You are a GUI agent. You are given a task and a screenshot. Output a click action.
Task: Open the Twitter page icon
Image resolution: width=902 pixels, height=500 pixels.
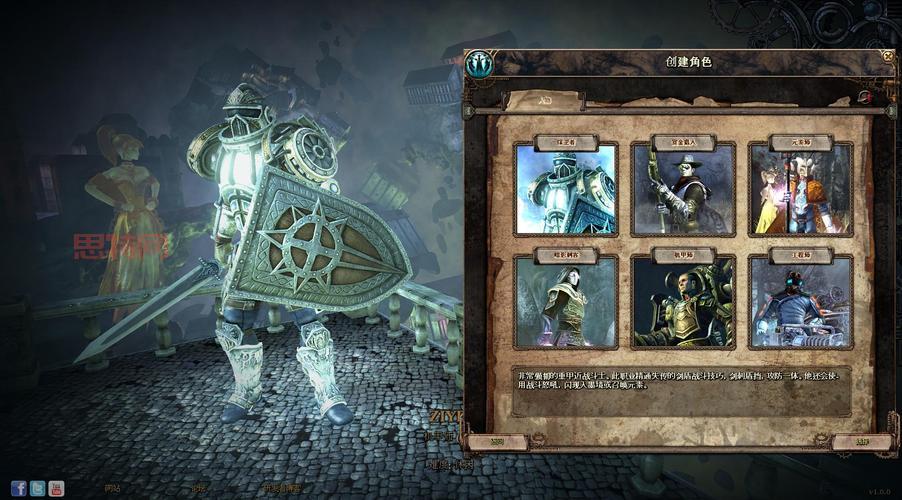click(37, 488)
